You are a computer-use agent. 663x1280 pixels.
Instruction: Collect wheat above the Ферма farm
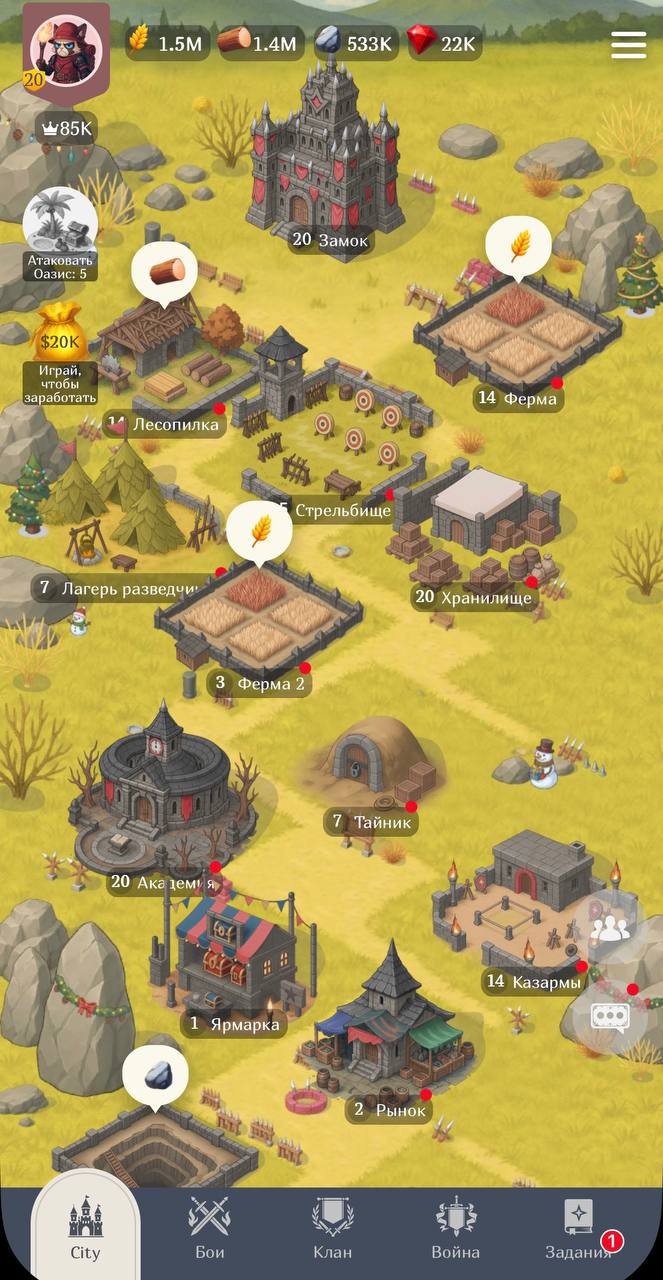(x=519, y=245)
